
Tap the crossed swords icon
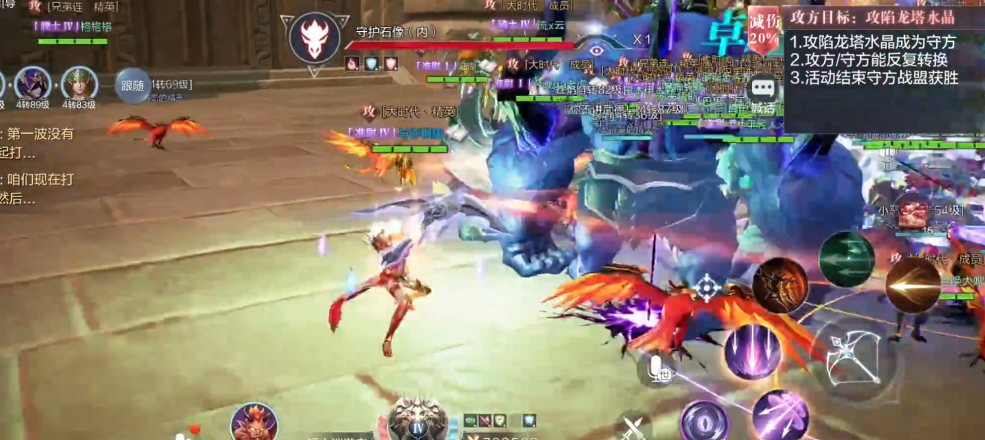point(632,428)
